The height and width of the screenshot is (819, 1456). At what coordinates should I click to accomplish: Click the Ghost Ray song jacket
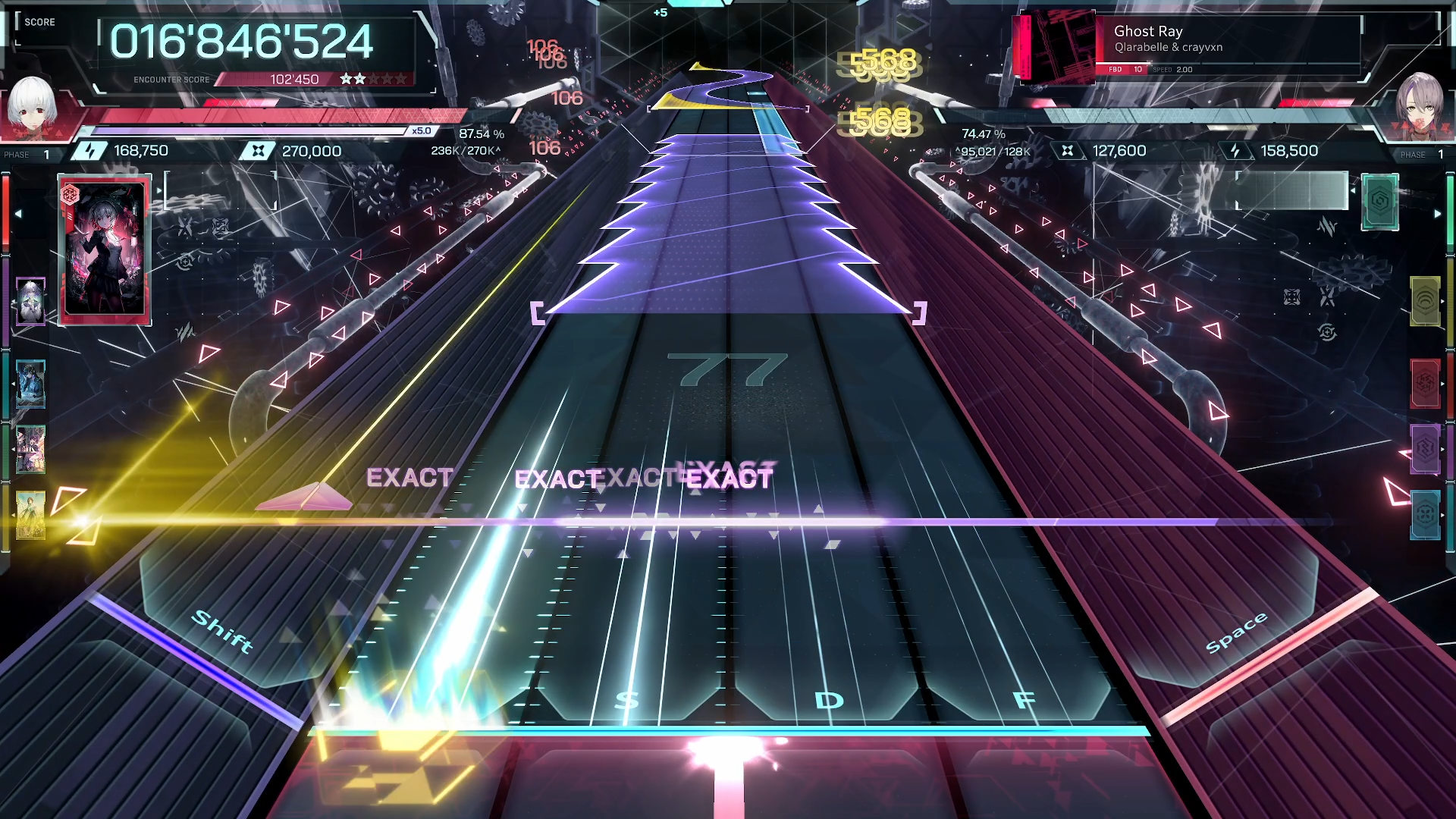click(1054, 47)
